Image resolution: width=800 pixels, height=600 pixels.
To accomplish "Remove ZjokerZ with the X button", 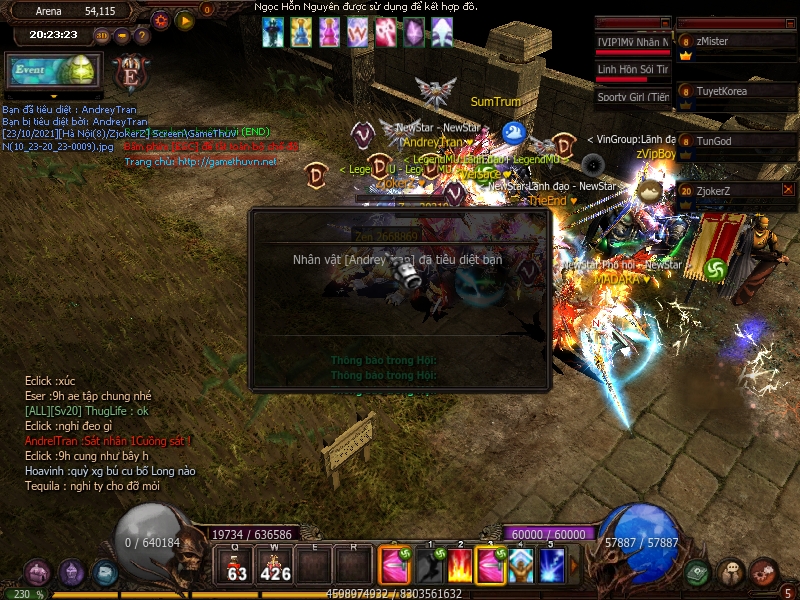I will coord(788,189).
